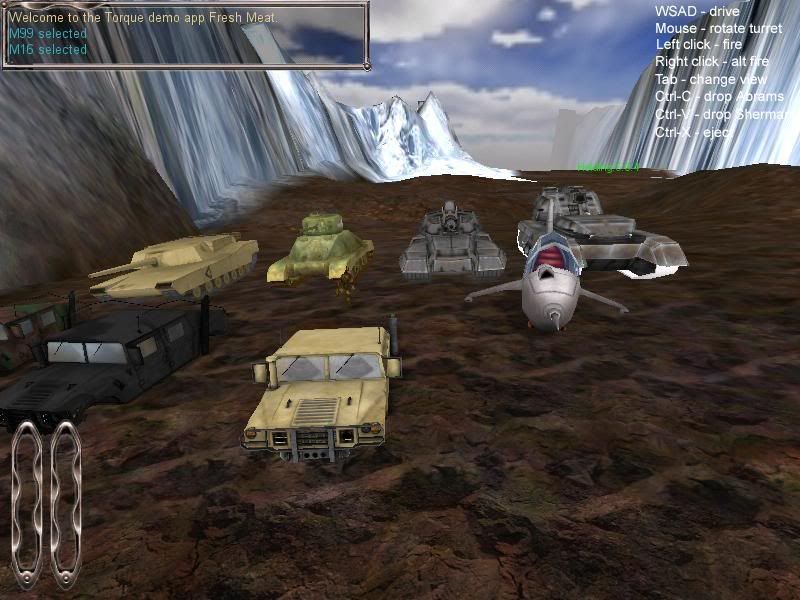
Task: Click the chat message log panel
Action: (x=184, y=34)
